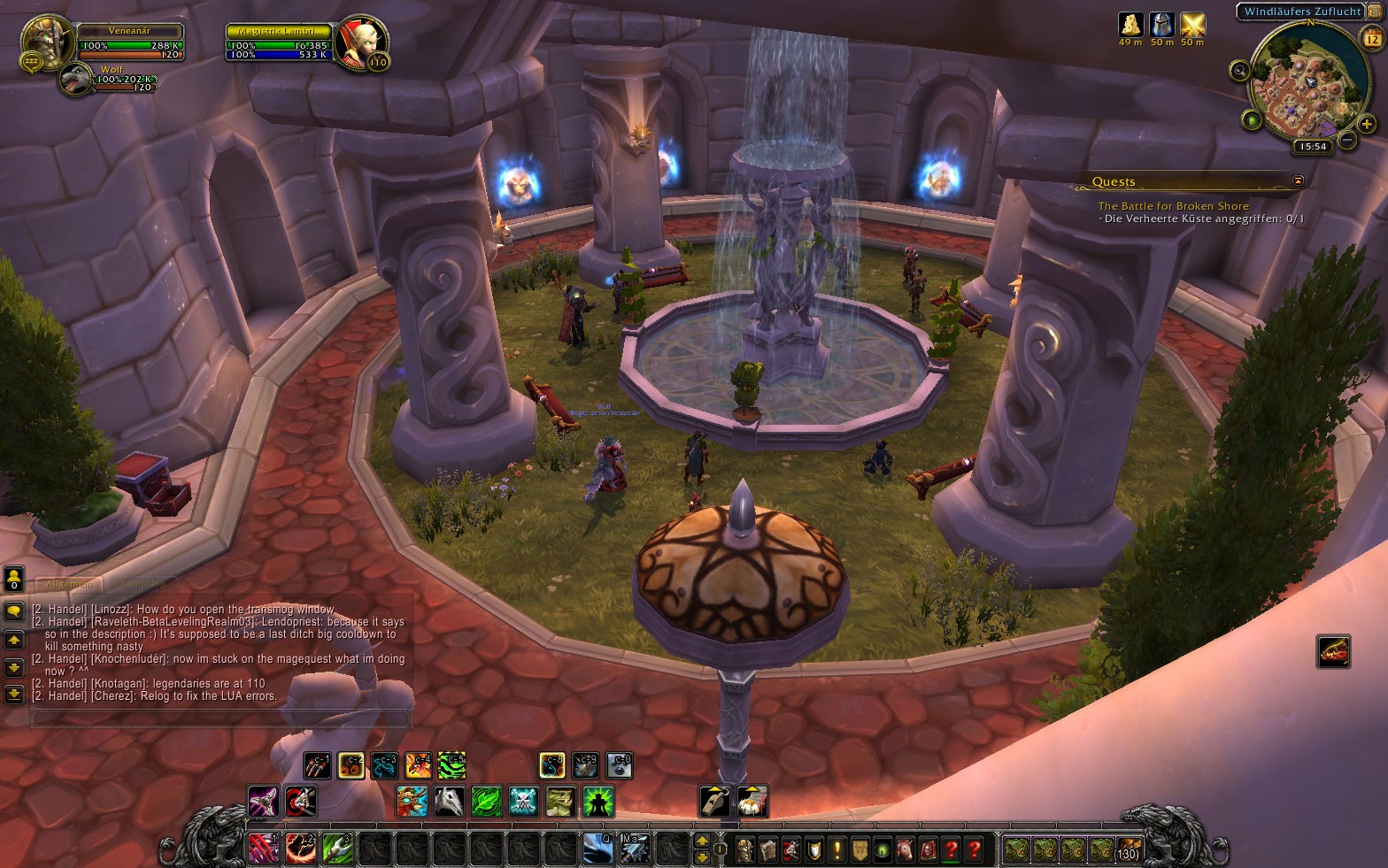Activate the teal skull ability icon
Image resolution: width=1388 pixels, height=868 pixels.
pos(523,802)
